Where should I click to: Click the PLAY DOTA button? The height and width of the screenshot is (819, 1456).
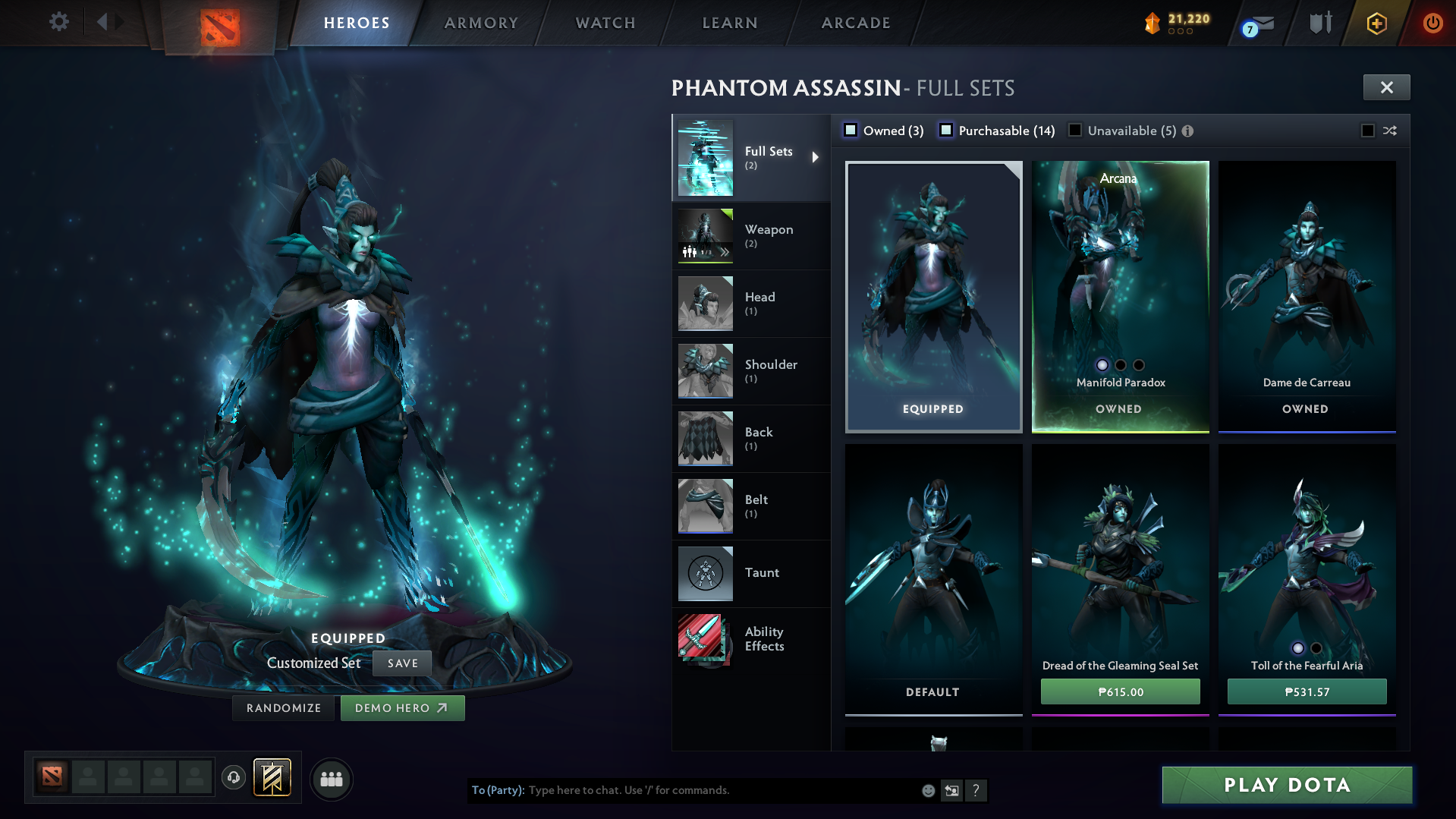coord(1286,786)
